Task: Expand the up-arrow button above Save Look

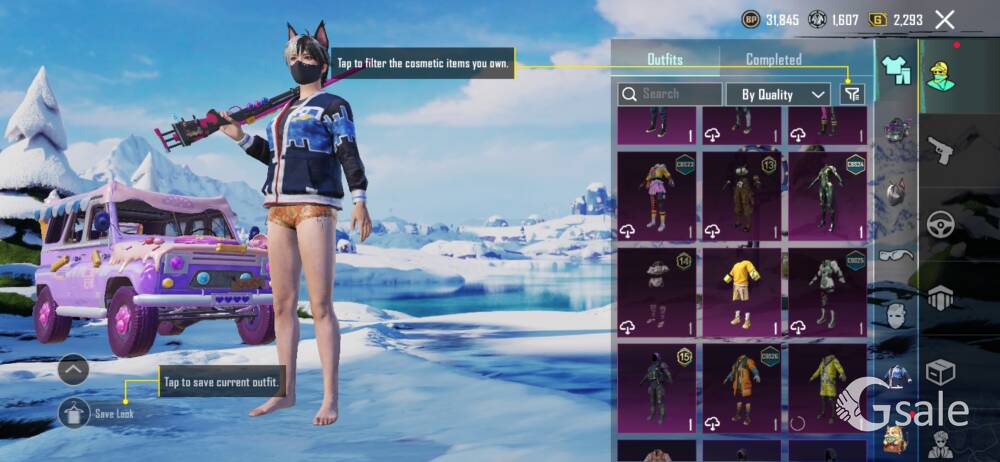Action: coord(74,370)
